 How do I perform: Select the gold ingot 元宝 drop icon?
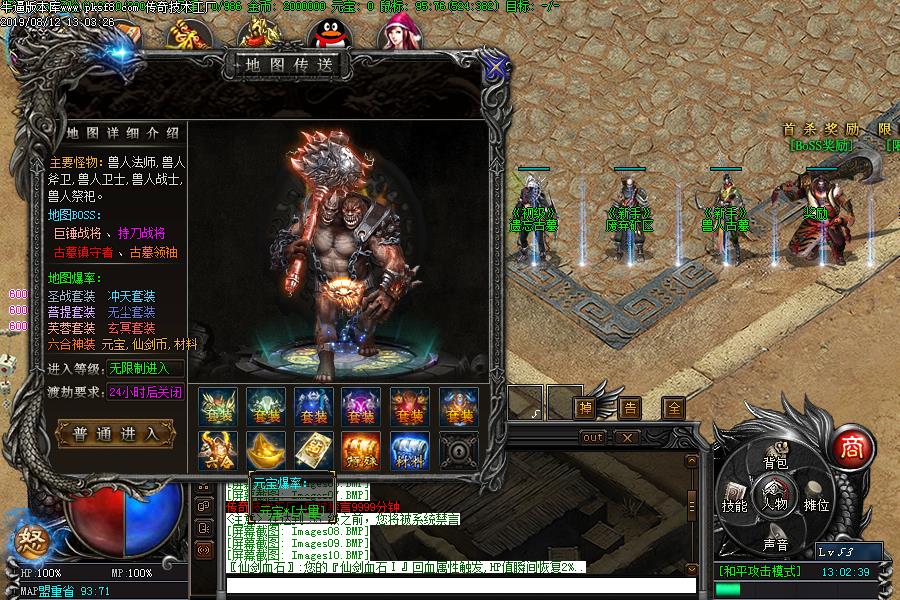point(266,450)
